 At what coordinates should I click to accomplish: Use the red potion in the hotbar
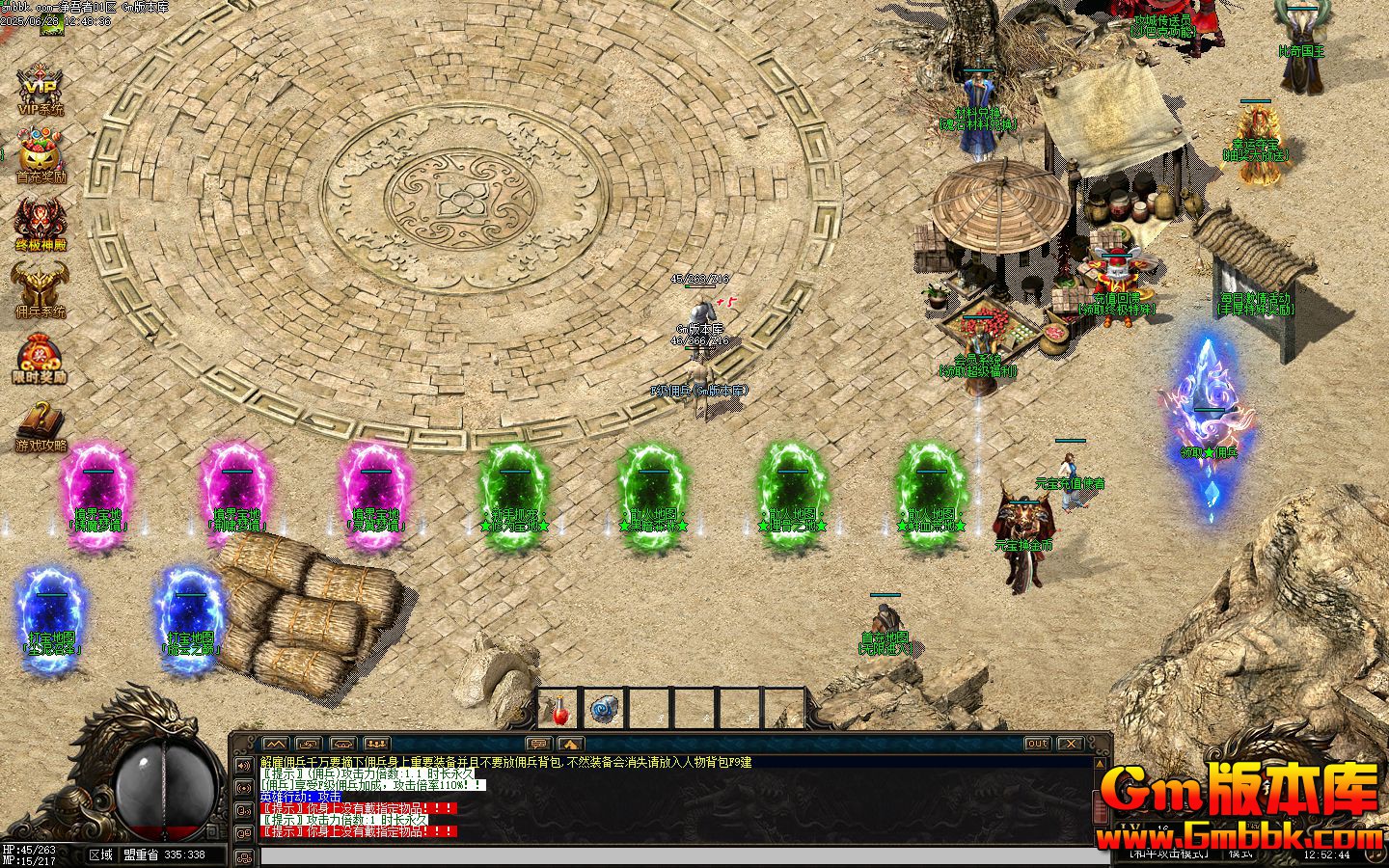click(x=558, y=710)
